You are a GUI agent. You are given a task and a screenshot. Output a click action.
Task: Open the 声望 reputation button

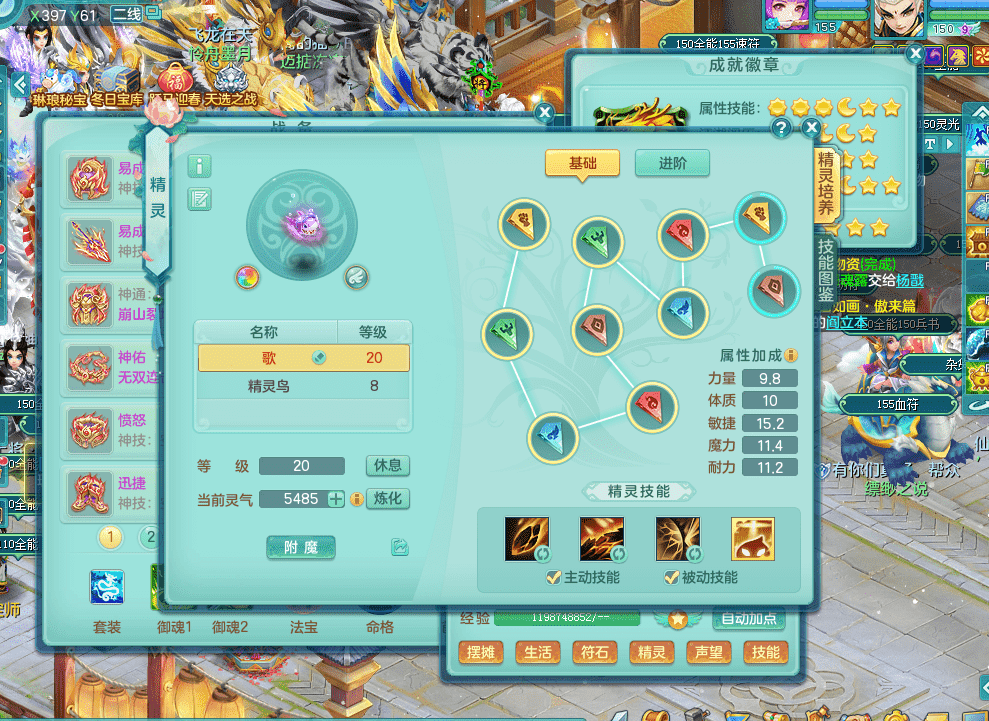(x=708, y=653)
